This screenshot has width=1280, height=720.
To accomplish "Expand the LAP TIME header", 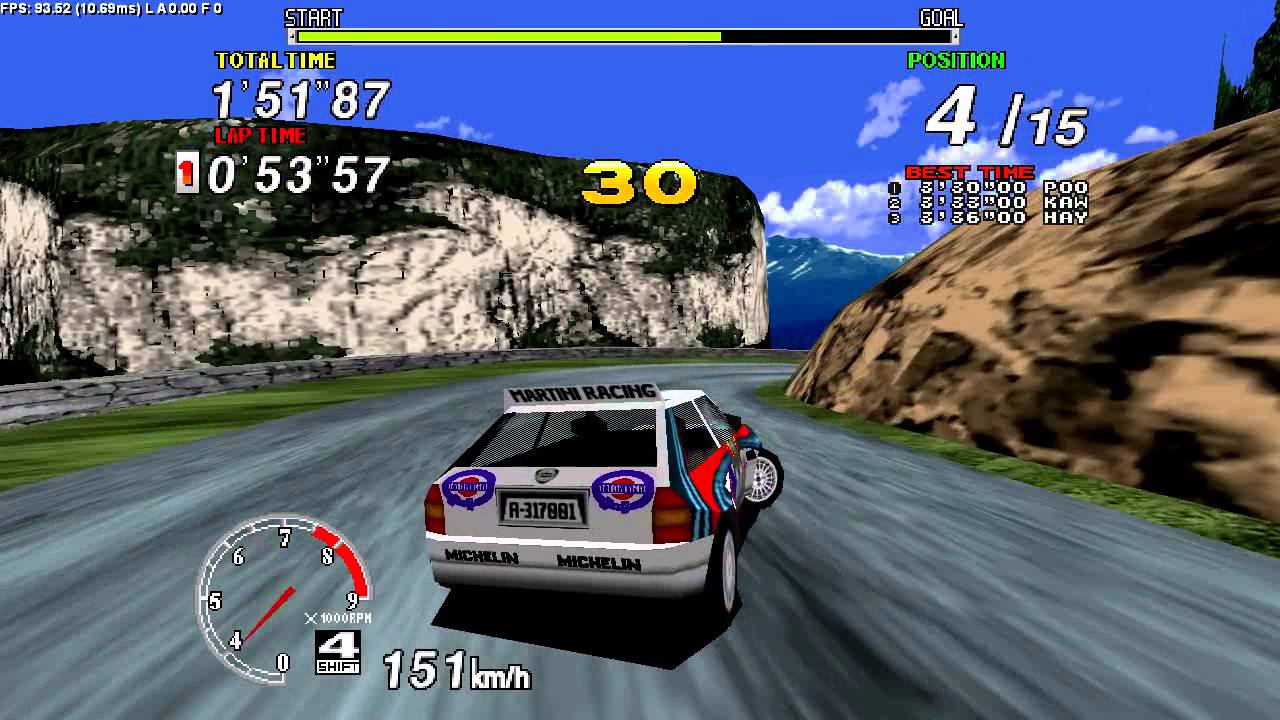I will (x=262, y=137).
